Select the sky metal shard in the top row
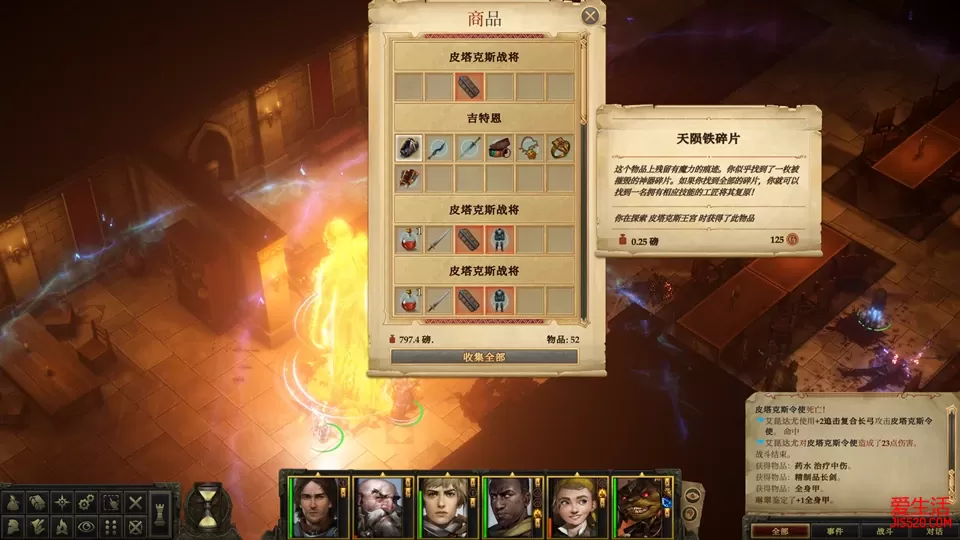This screenshot has width=960, height=540. tap(469, 87)
